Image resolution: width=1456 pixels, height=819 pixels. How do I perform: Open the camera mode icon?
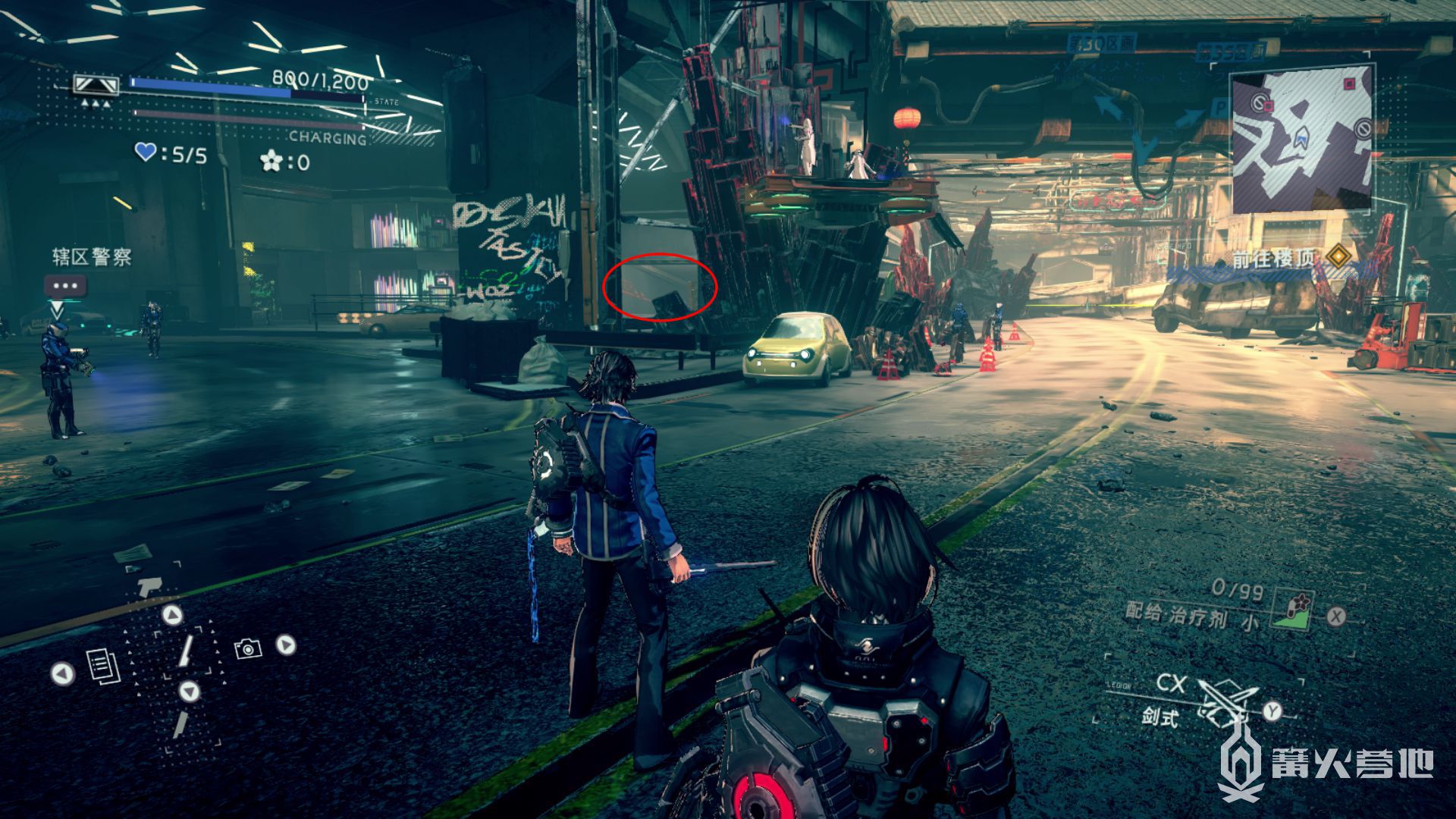pyautogui.click(x=248, y=648)
